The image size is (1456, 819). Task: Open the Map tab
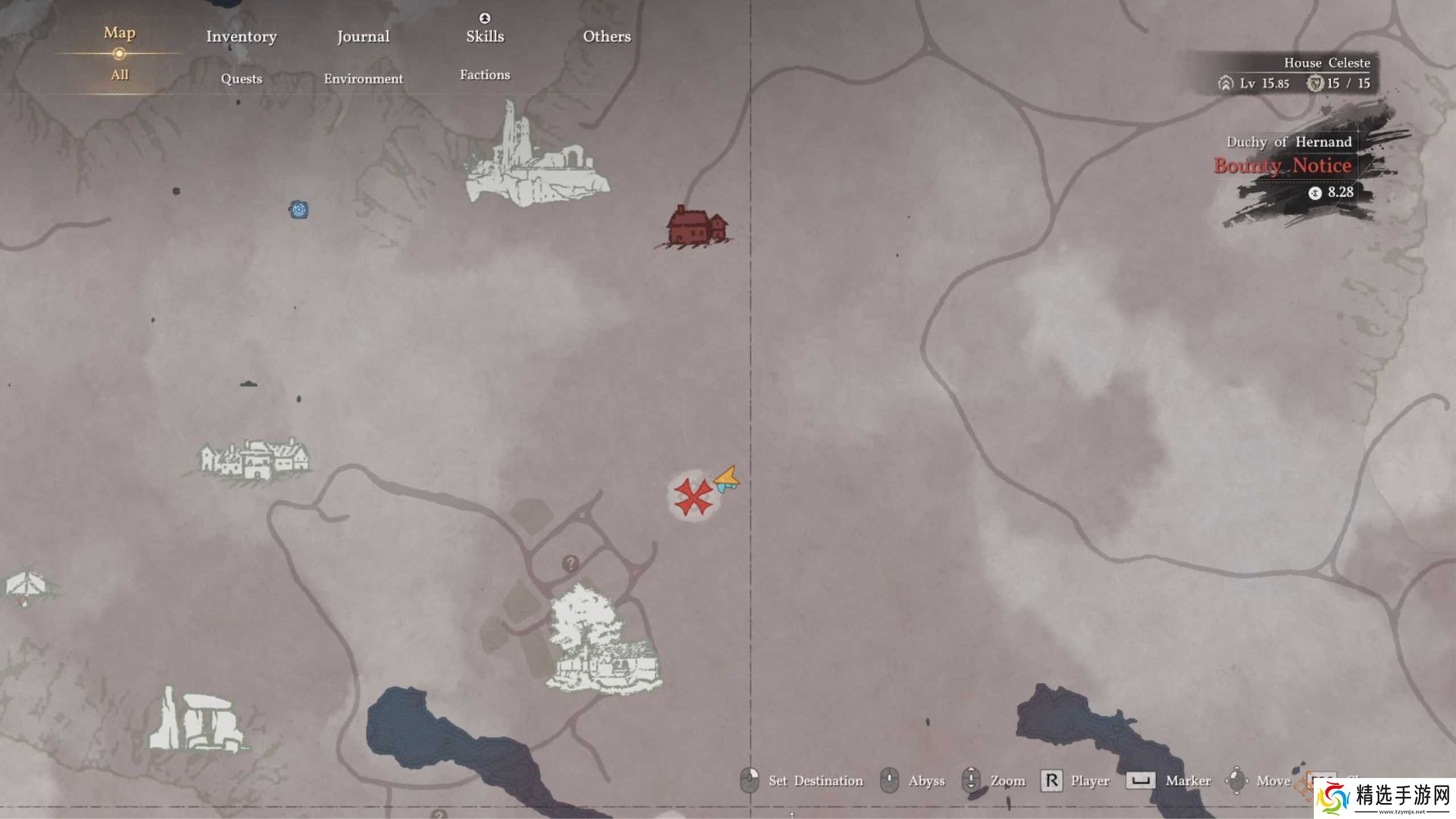[119, 33]
